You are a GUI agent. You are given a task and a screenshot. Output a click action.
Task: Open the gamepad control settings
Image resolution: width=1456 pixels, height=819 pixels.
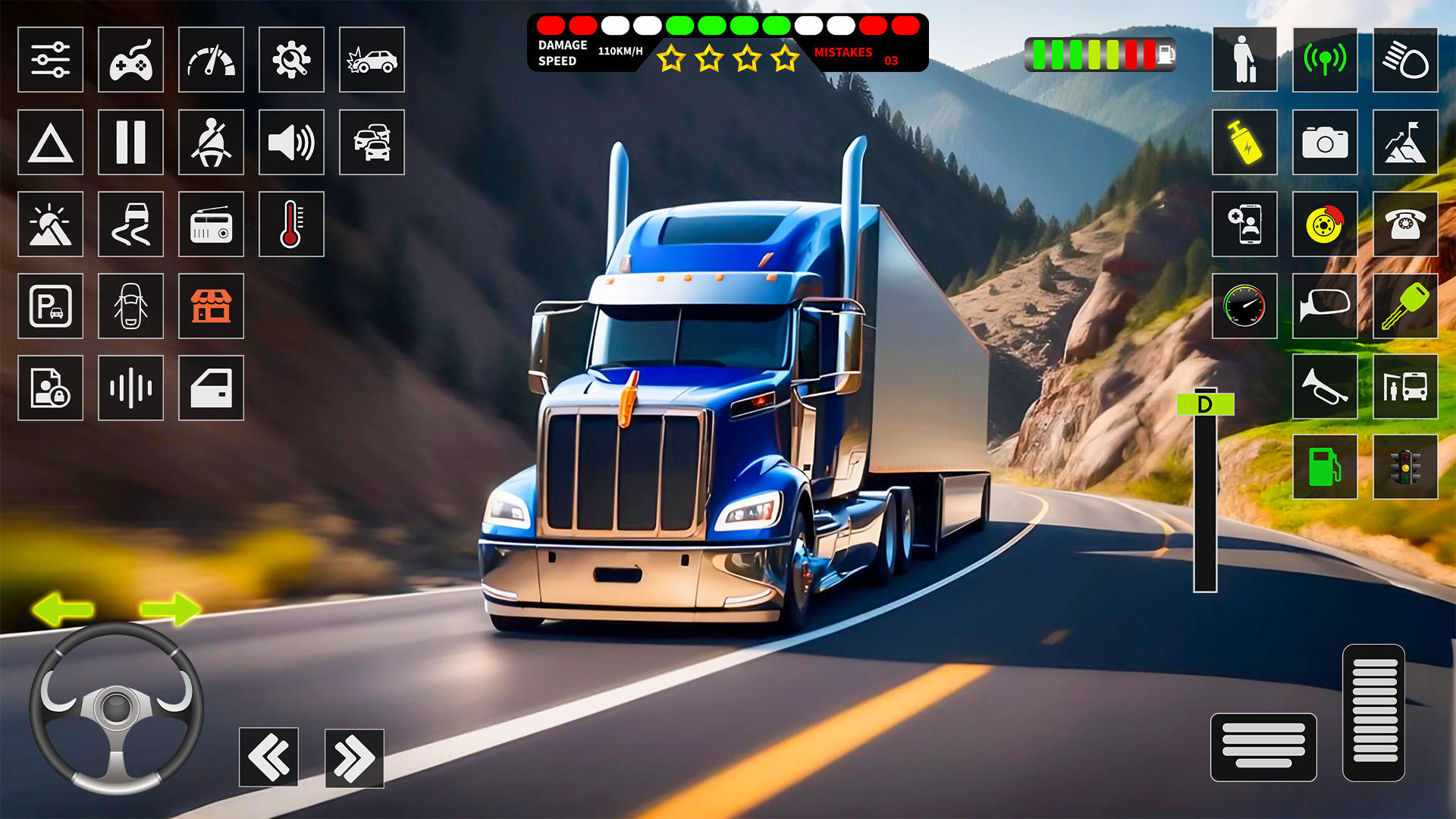coord(130,61)
